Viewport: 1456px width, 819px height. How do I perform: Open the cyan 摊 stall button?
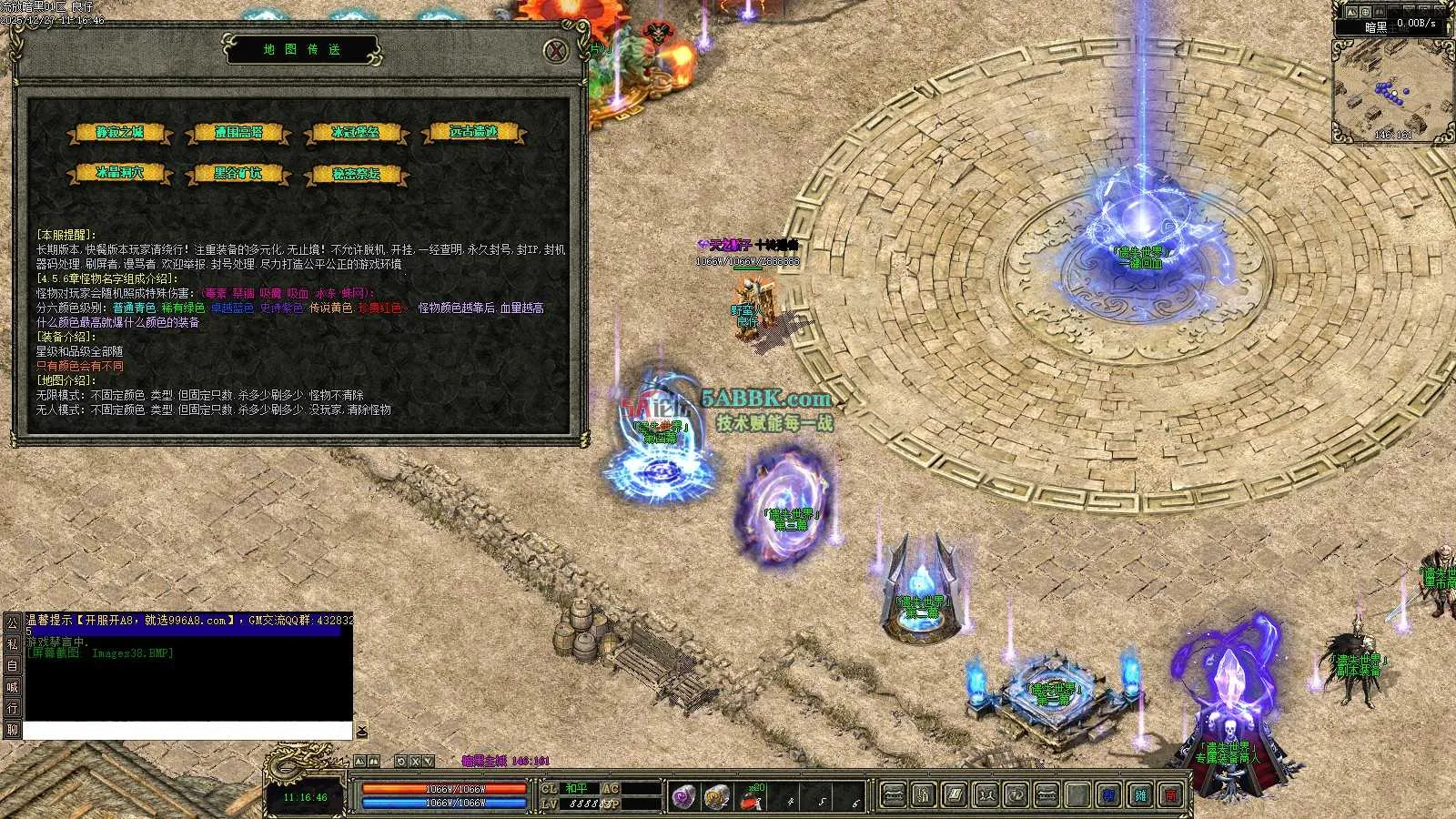1140,796
